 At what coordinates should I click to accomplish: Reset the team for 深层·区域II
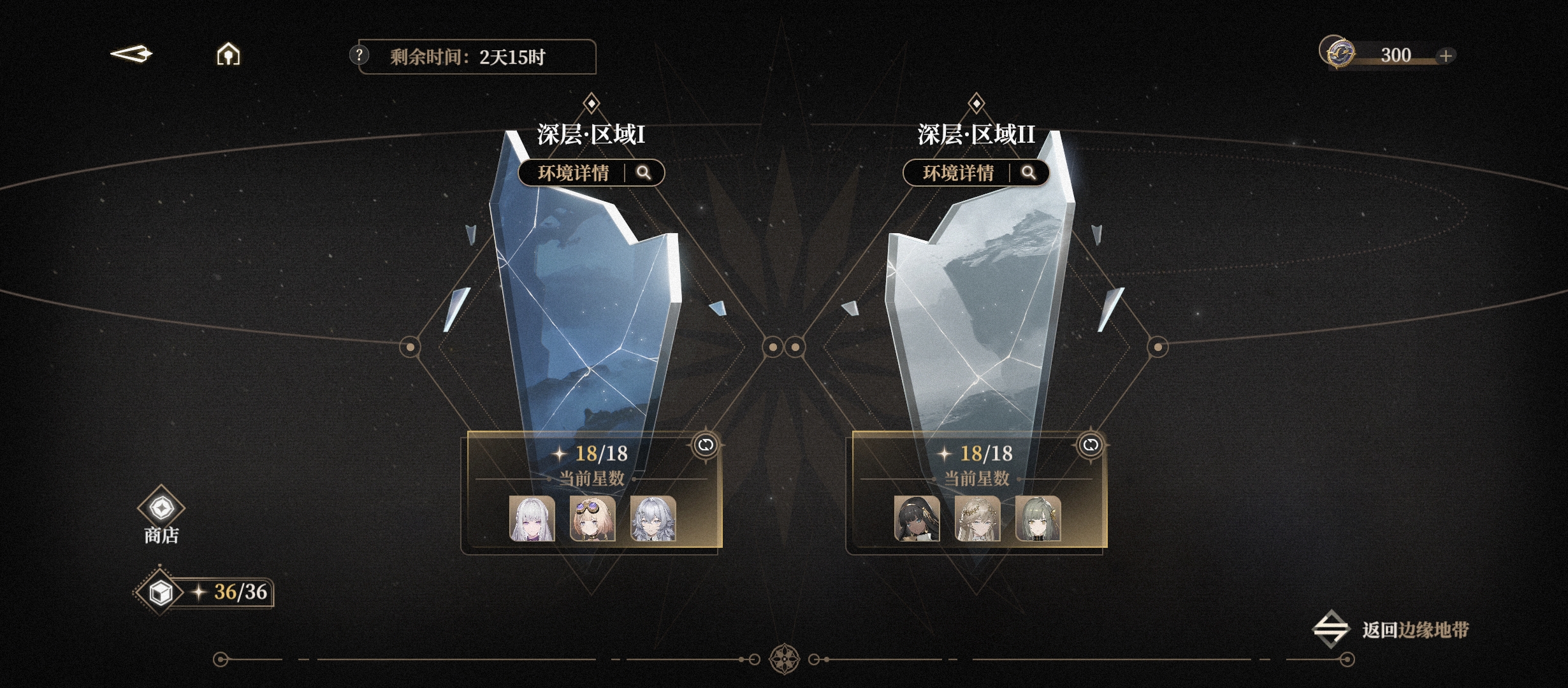click(1091, 445)
